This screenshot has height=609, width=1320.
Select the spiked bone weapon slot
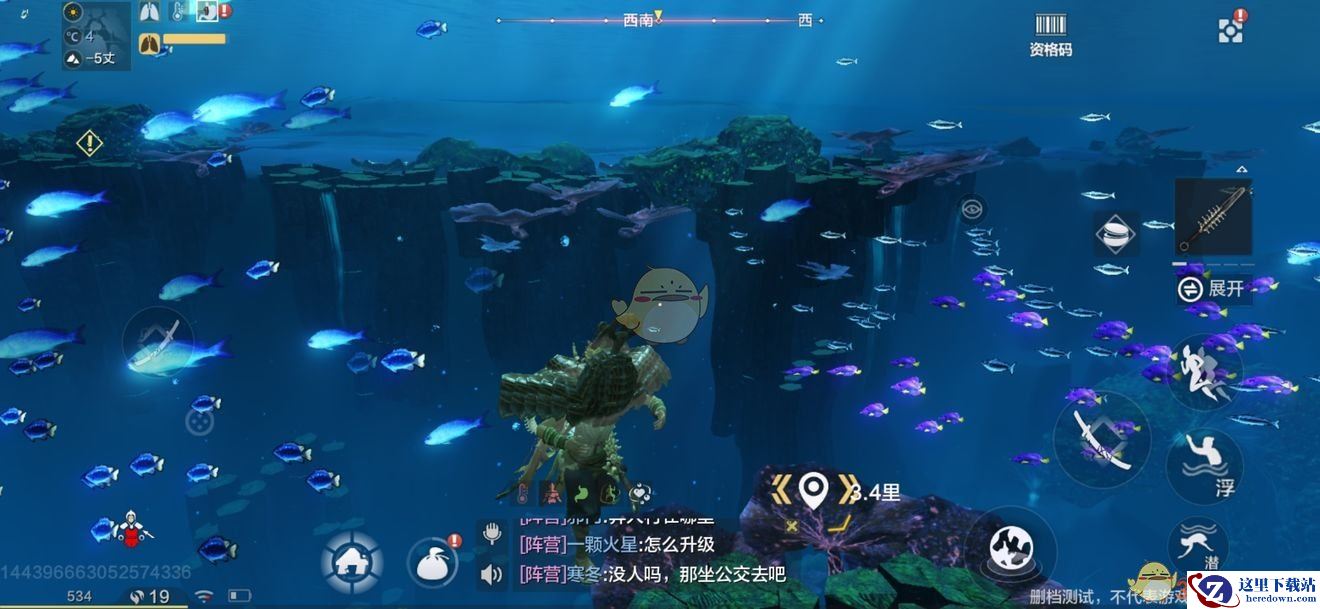click(1212, 218)
